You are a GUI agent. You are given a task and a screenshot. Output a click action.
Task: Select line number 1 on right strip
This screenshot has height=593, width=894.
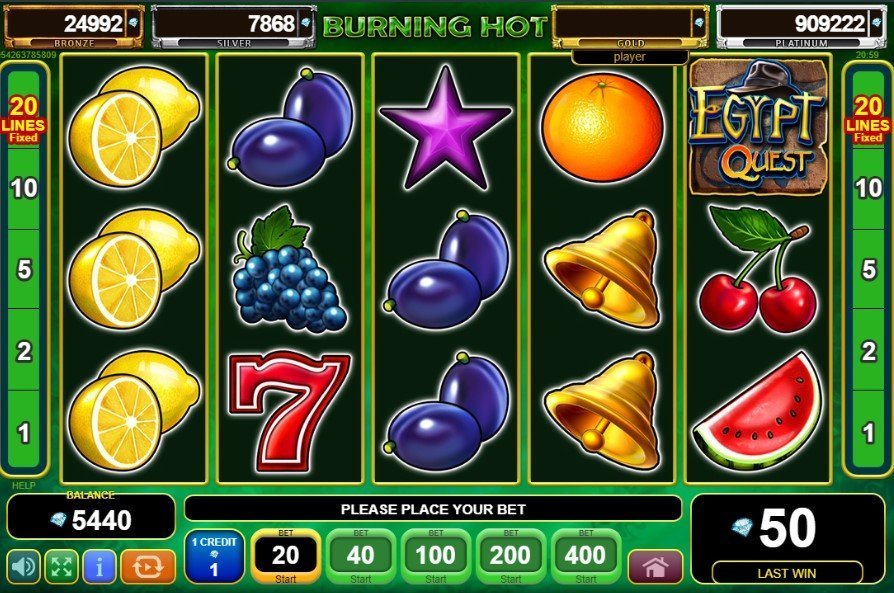pyautogui.click(x=867, y=433)
